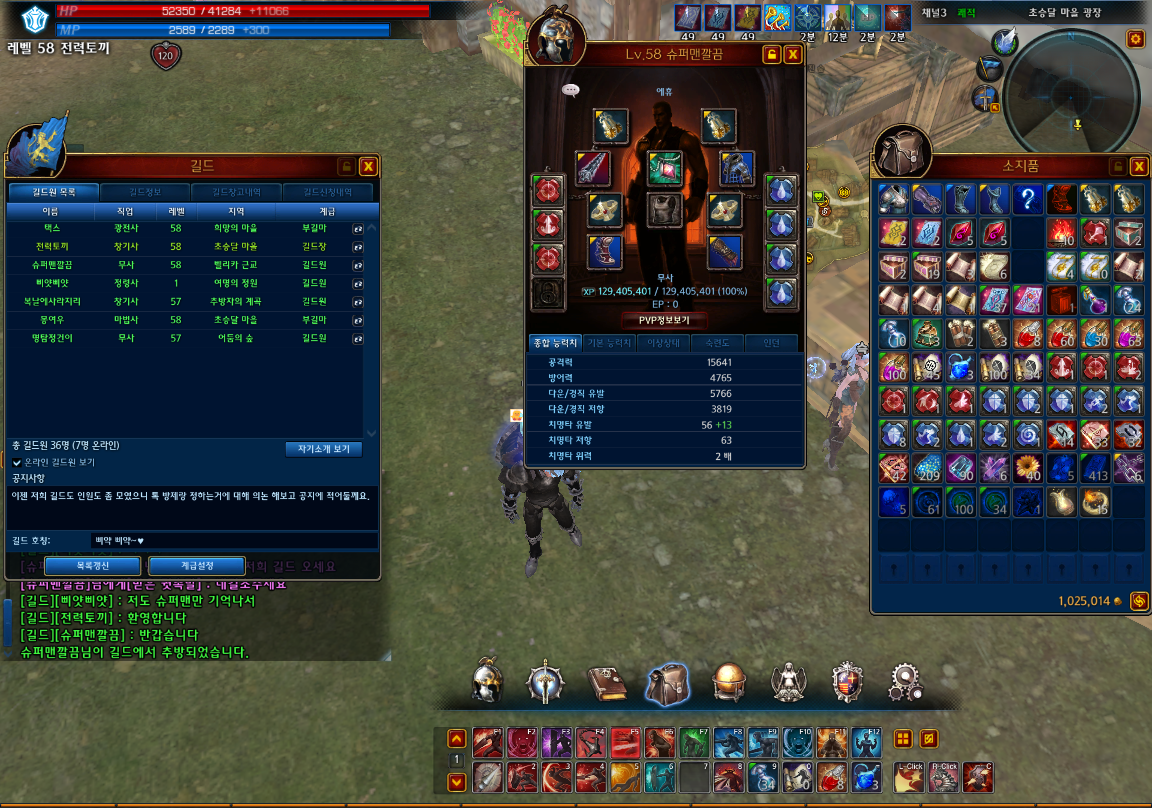Image resolution: width=1152 pixels, height=808 pixels.
Task: Refresh the list with 목록갱신
Action: click(93, 565)
